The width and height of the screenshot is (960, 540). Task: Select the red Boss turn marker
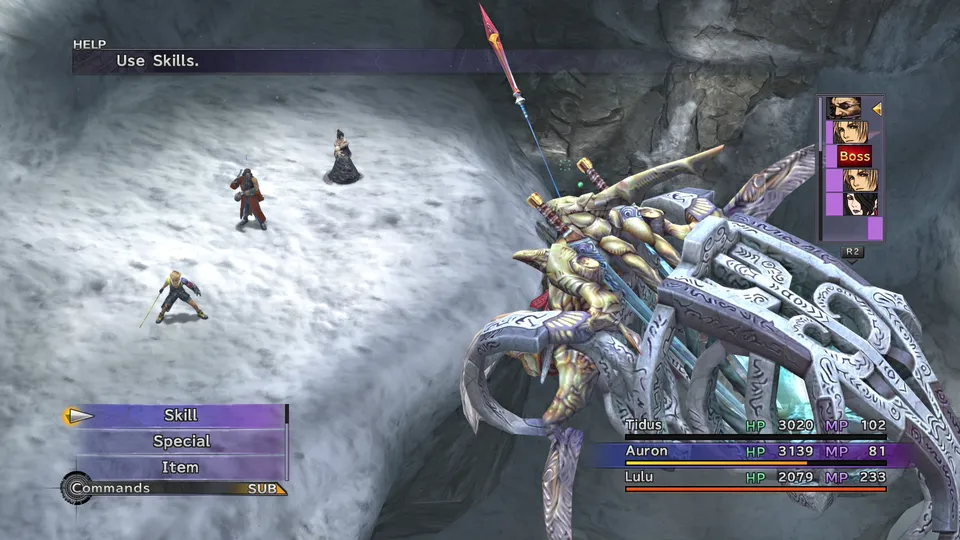[x=854, y=156]
